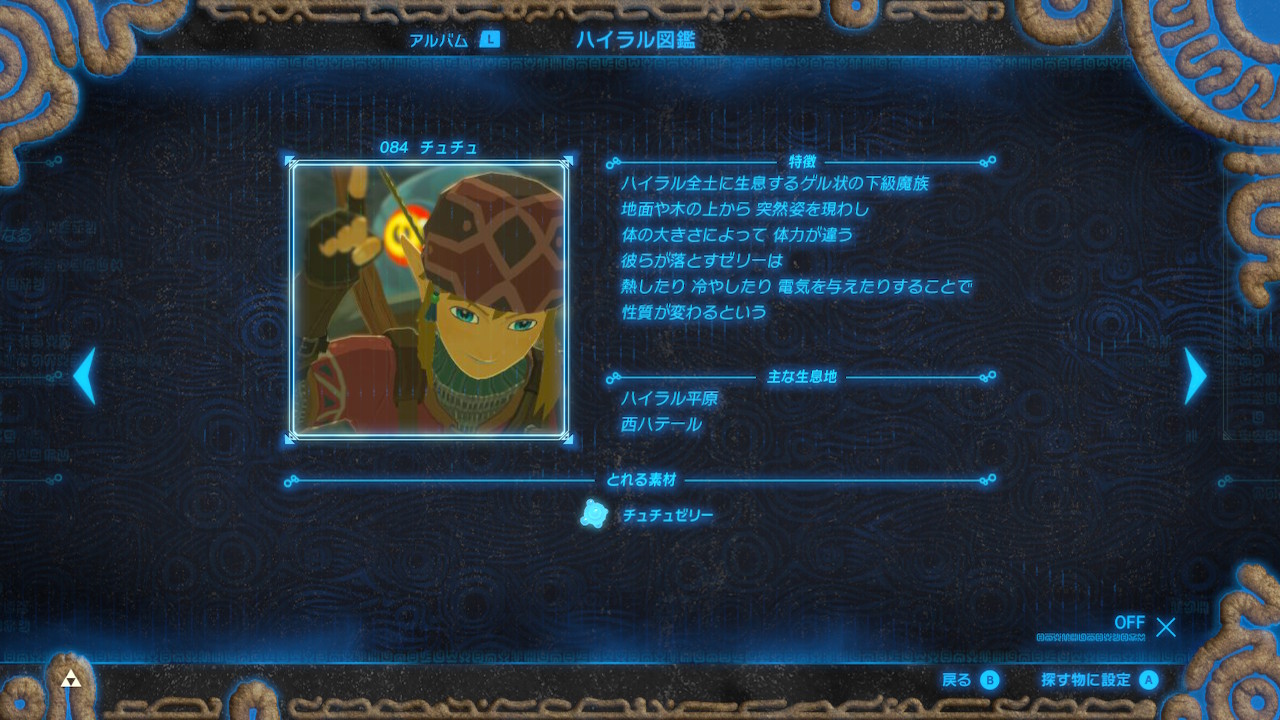Switch to the アルバム album tab

click(453, 41)
